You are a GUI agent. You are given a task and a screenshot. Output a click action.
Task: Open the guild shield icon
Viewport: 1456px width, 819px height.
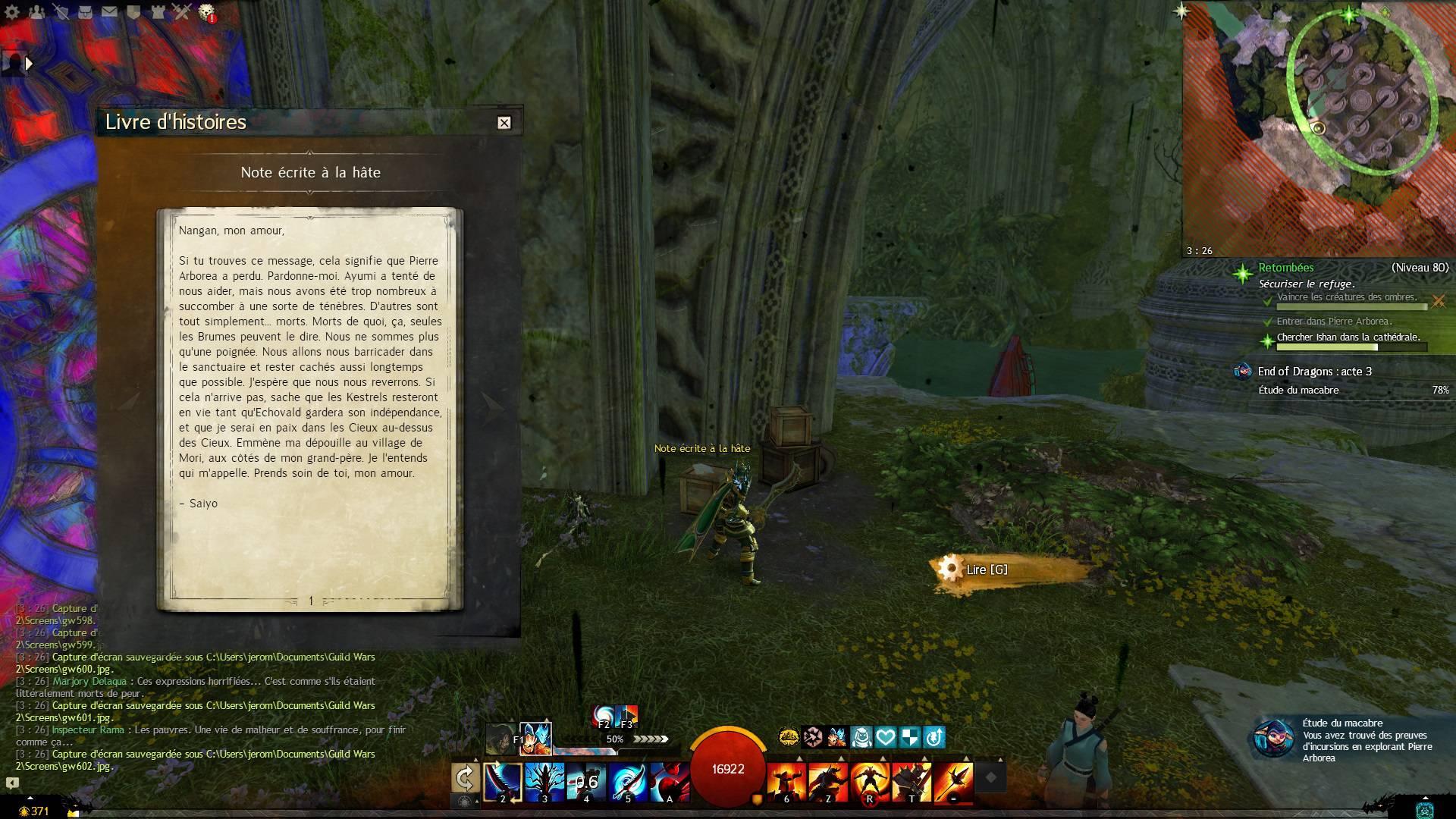(133, 11)
